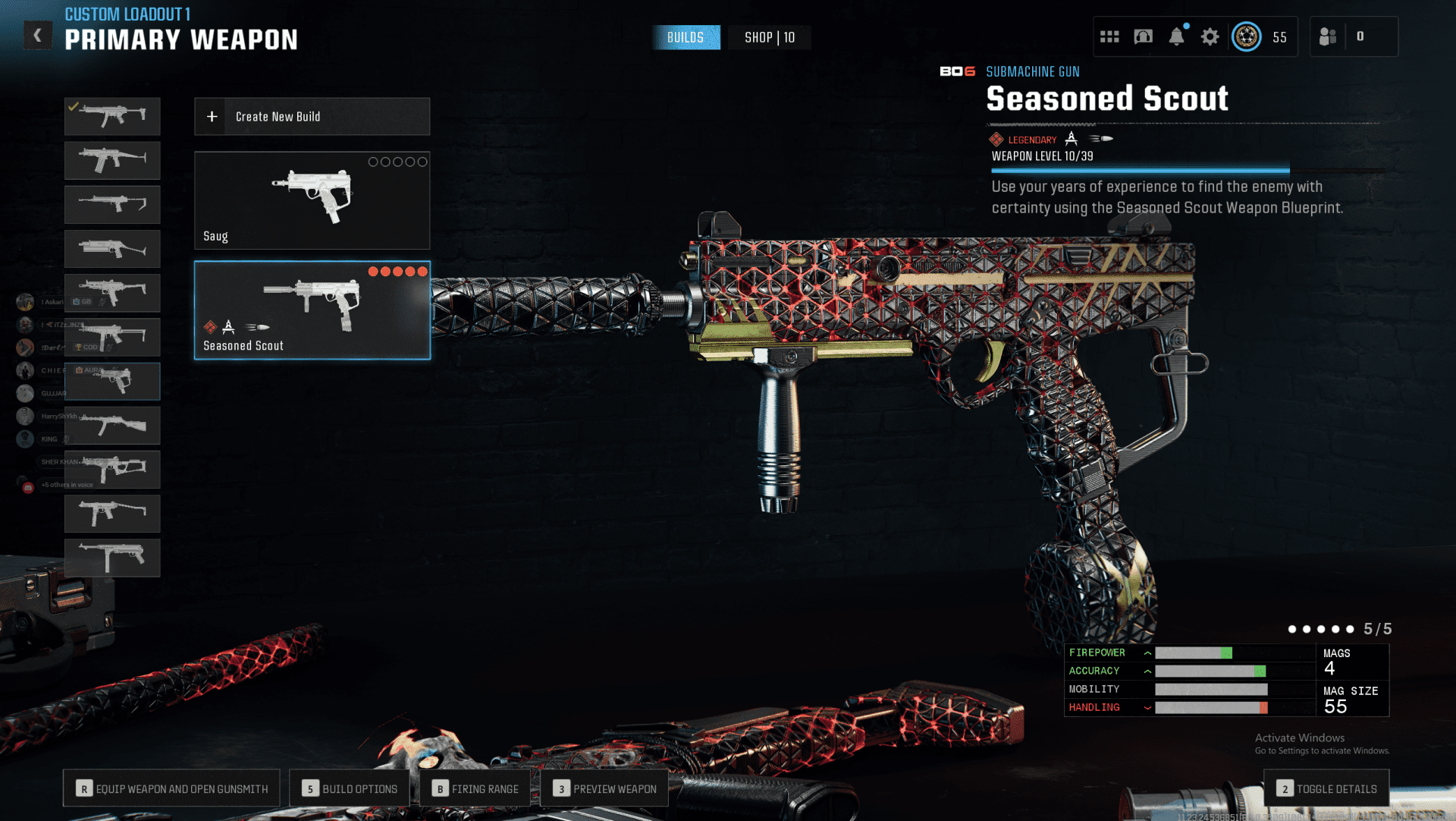Switch to the Builds tab
The image size is (1456, 821).
click(686, 37)
